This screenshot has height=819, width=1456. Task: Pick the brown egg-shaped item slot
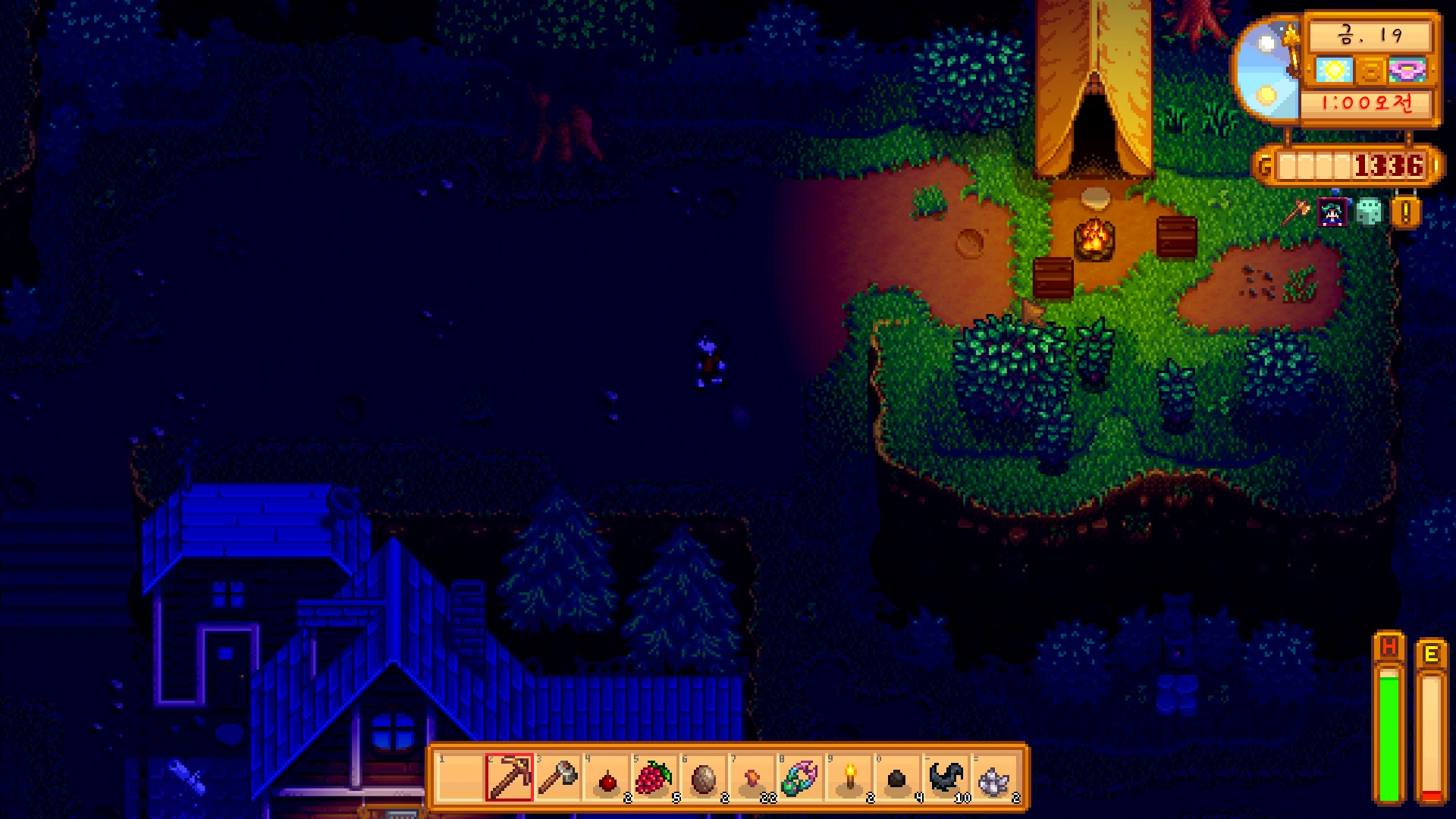pyautogui.click(x=703, y=777)
